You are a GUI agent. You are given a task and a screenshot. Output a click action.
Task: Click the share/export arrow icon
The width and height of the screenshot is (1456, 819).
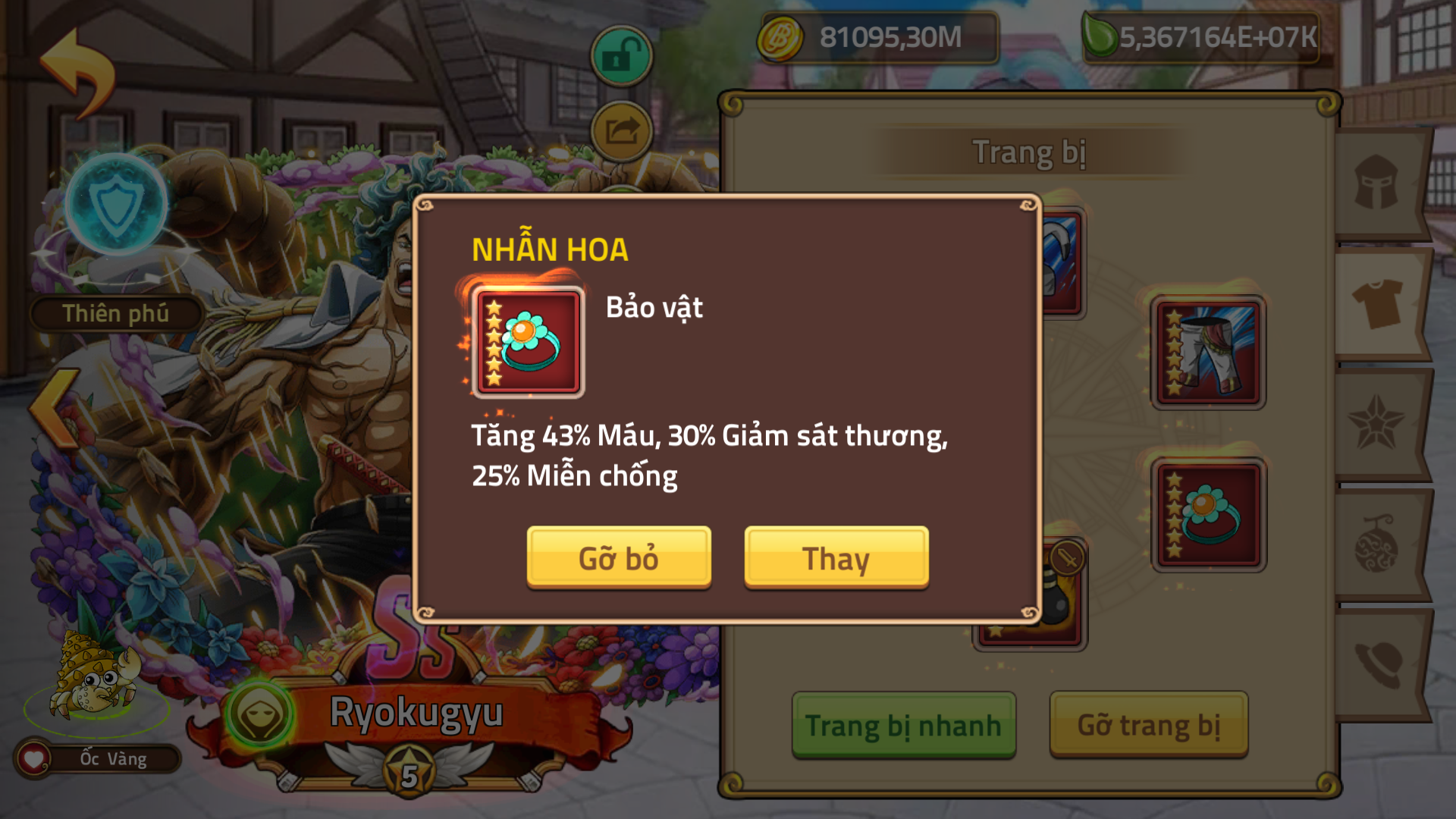[620, 130]
